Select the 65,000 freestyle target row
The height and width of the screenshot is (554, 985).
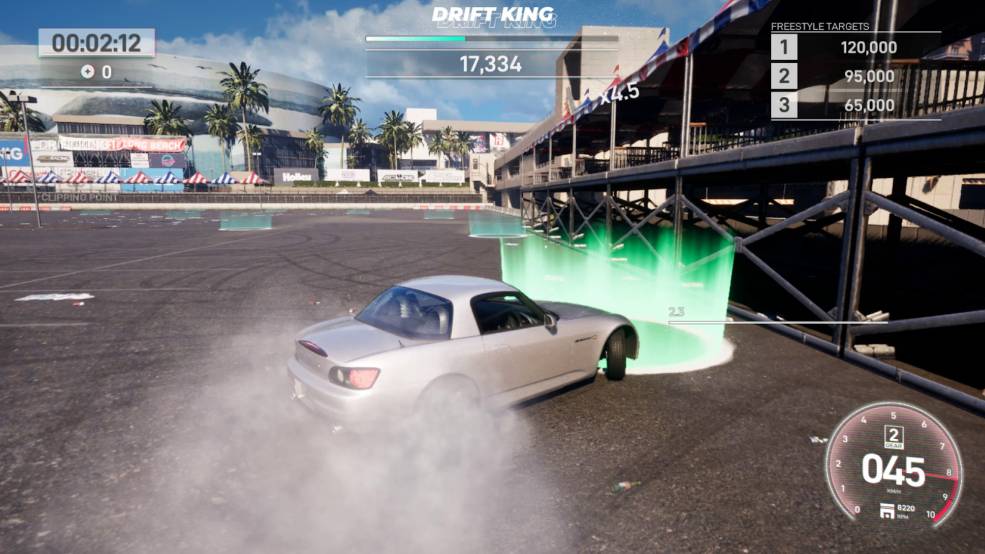(855, 105)
